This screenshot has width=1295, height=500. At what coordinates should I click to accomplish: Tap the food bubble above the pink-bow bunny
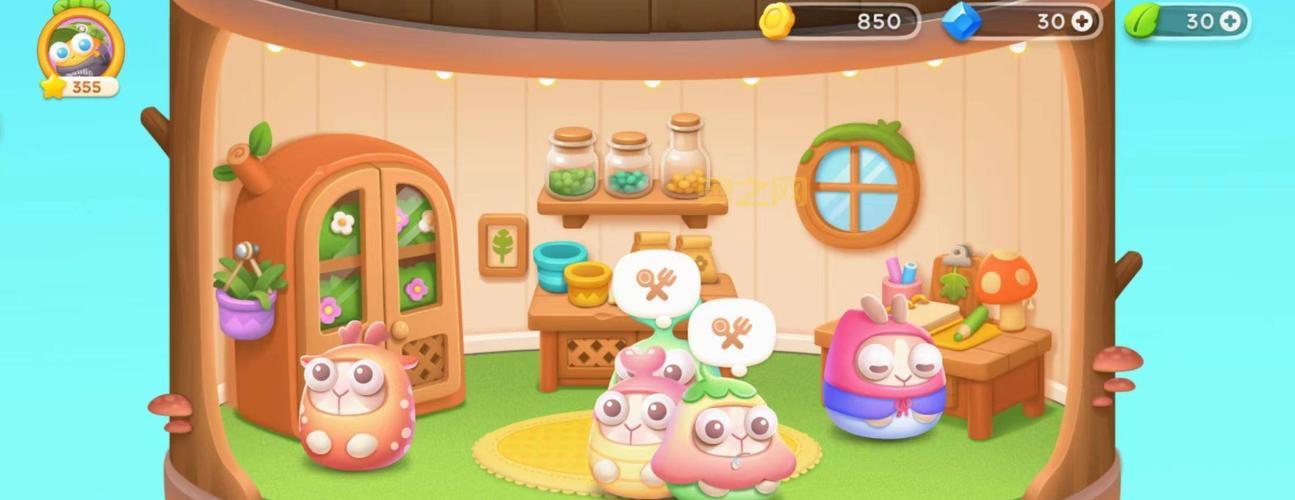click(654, 284)
